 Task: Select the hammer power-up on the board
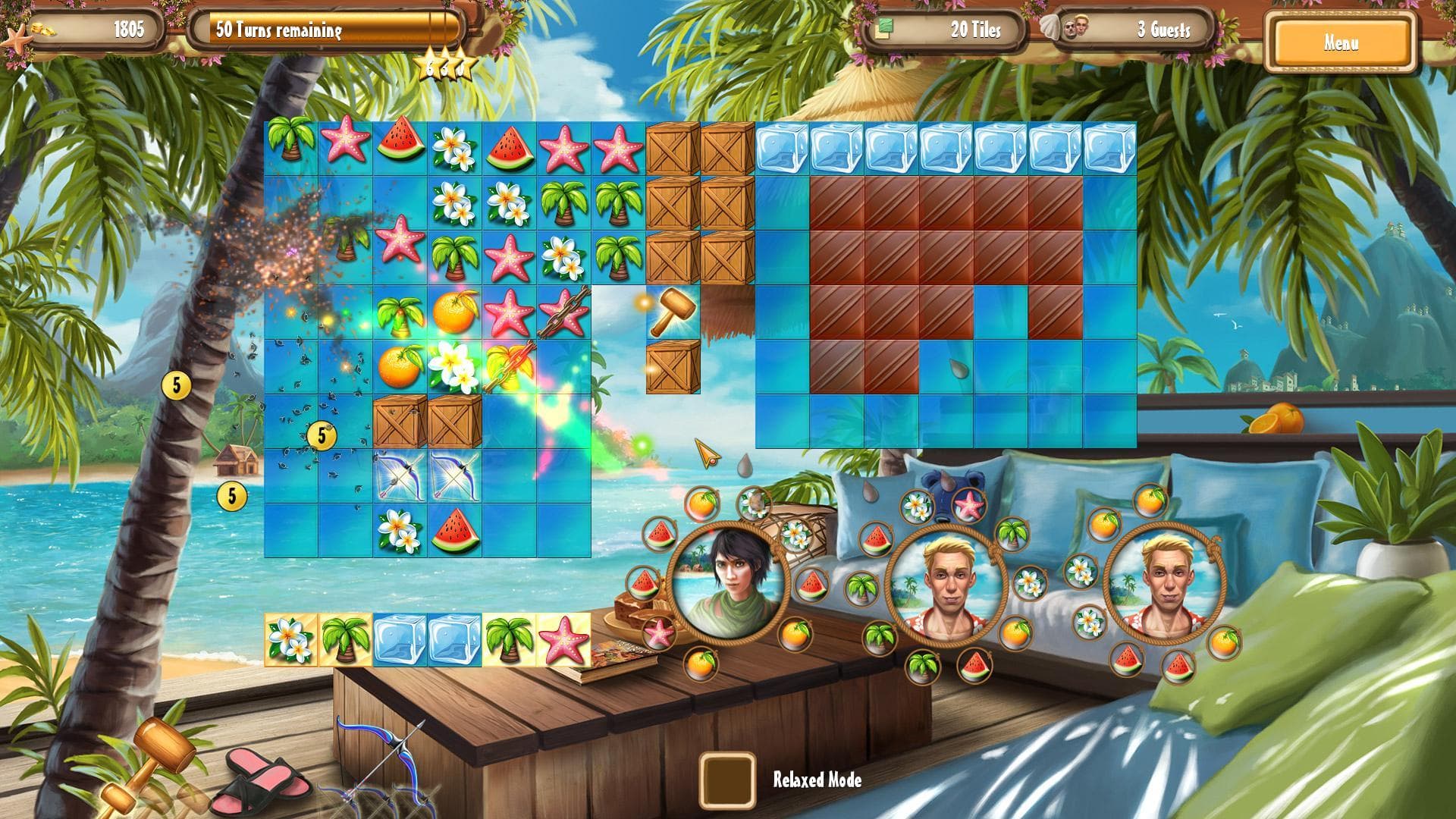coord(671,311)
